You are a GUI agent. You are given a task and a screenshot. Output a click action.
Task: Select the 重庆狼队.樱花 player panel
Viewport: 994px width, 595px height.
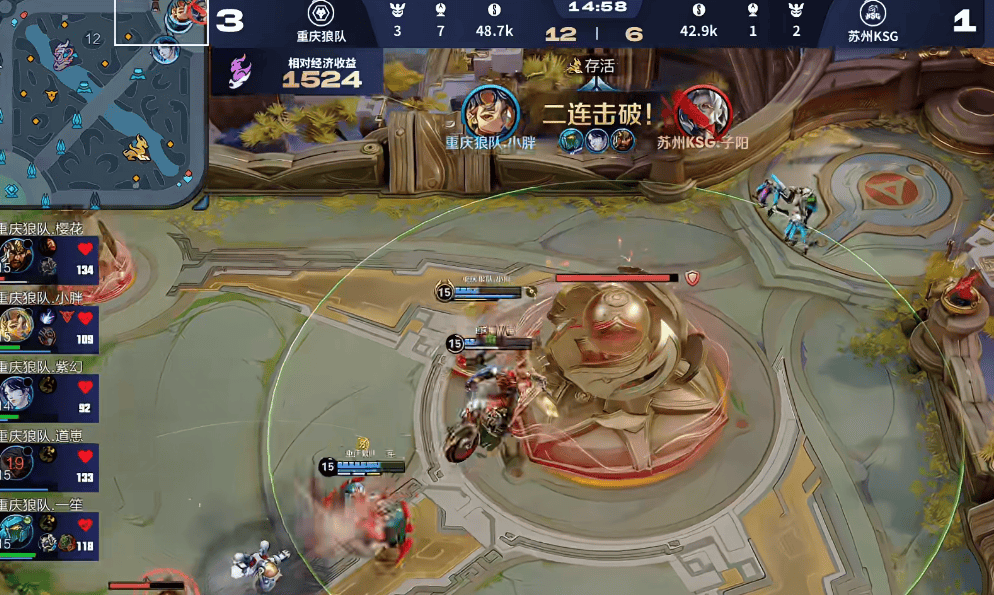[49, 256]
